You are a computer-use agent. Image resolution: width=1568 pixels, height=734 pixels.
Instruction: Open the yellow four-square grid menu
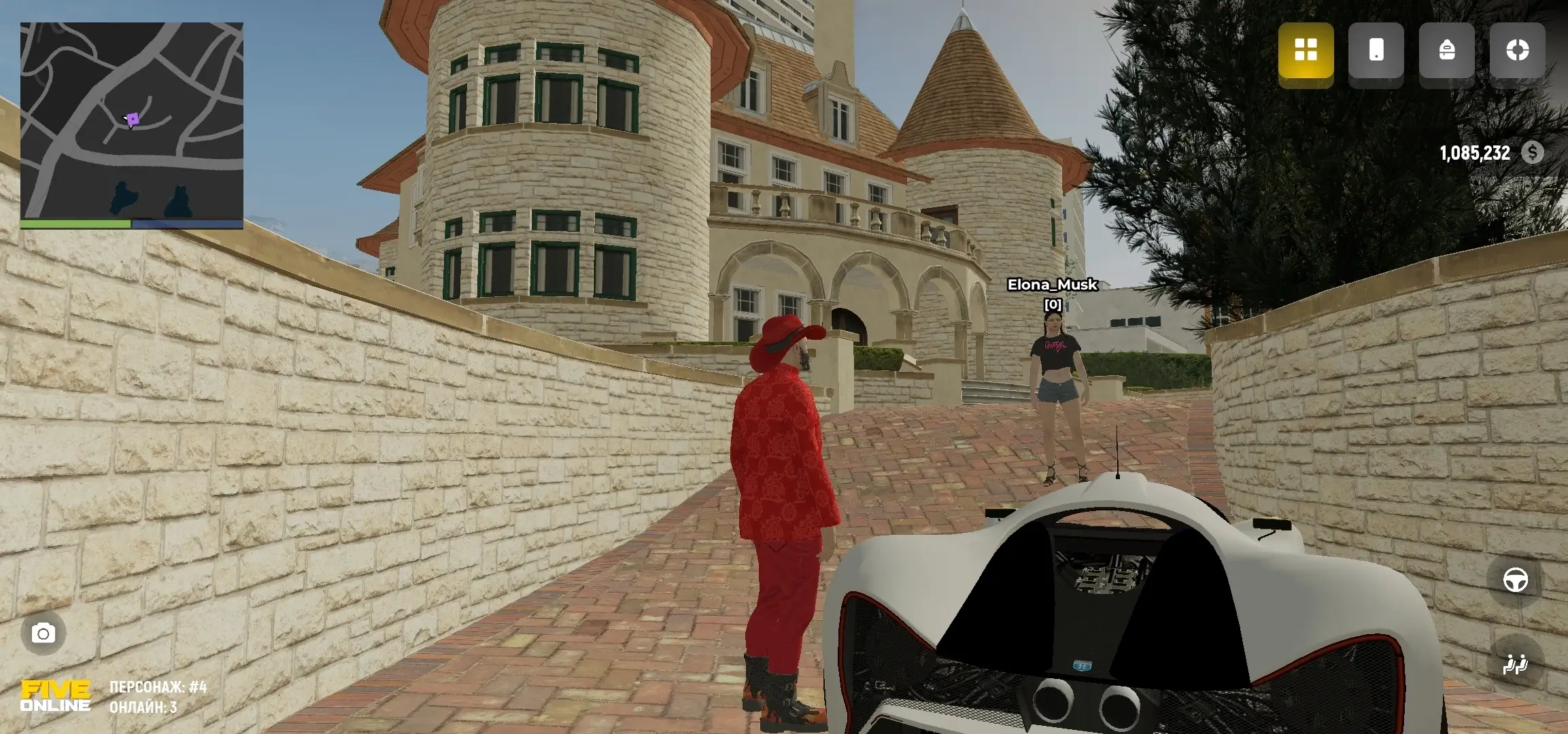pos(1306,50)
